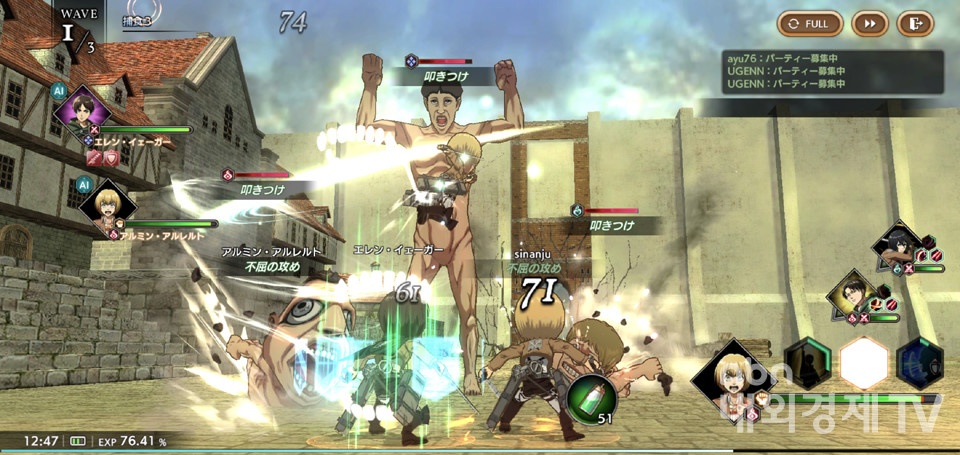Open the party recruitment chat log
Viewport: 960px width, 455px height.
click(x=833, y=72)
